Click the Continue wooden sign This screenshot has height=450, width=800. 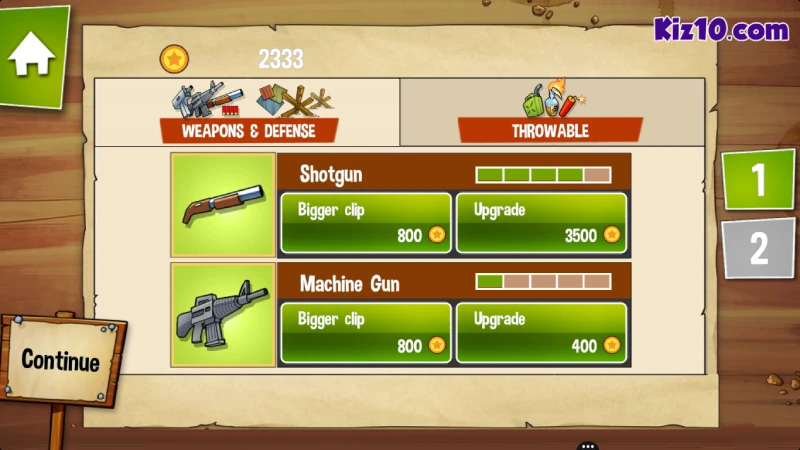(x=60, y=360)
